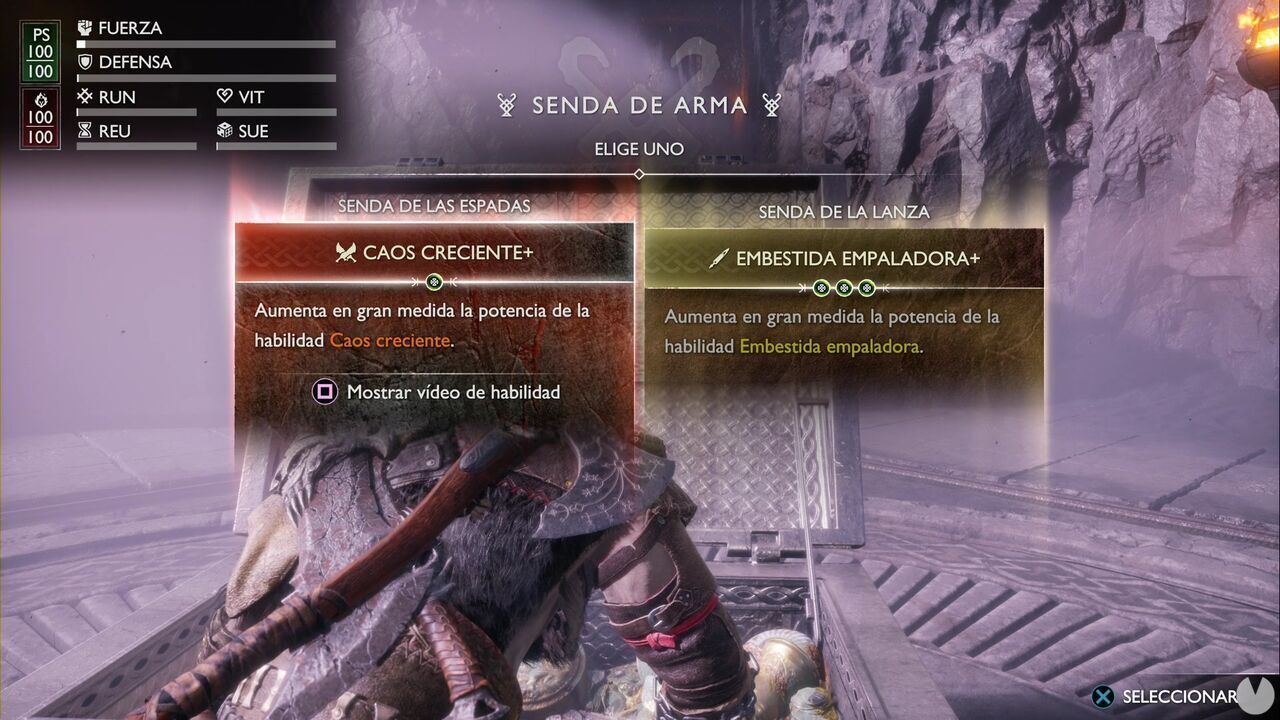Select the SUE dice icon
1280x720 pixels.
click(x=224, y=130)
